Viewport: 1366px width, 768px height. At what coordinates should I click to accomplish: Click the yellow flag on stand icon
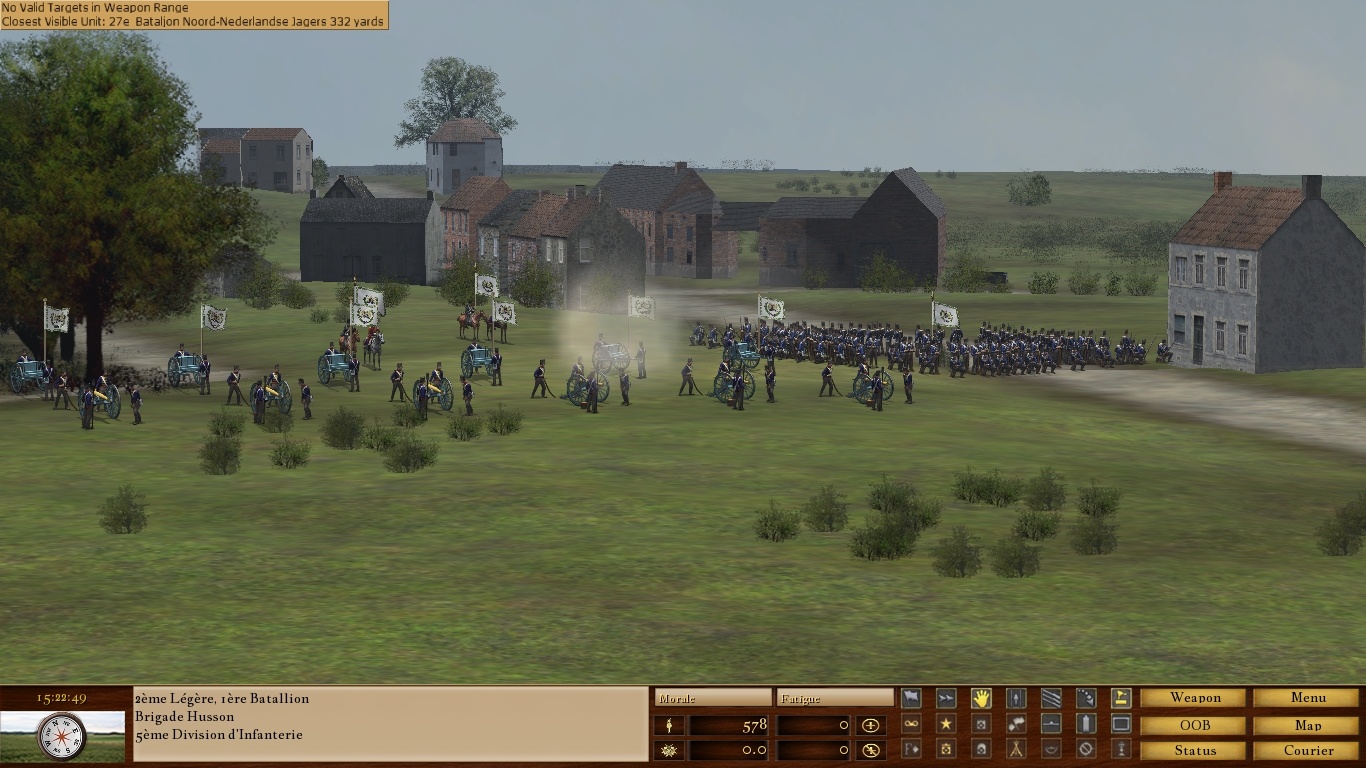click(1121, 698)
